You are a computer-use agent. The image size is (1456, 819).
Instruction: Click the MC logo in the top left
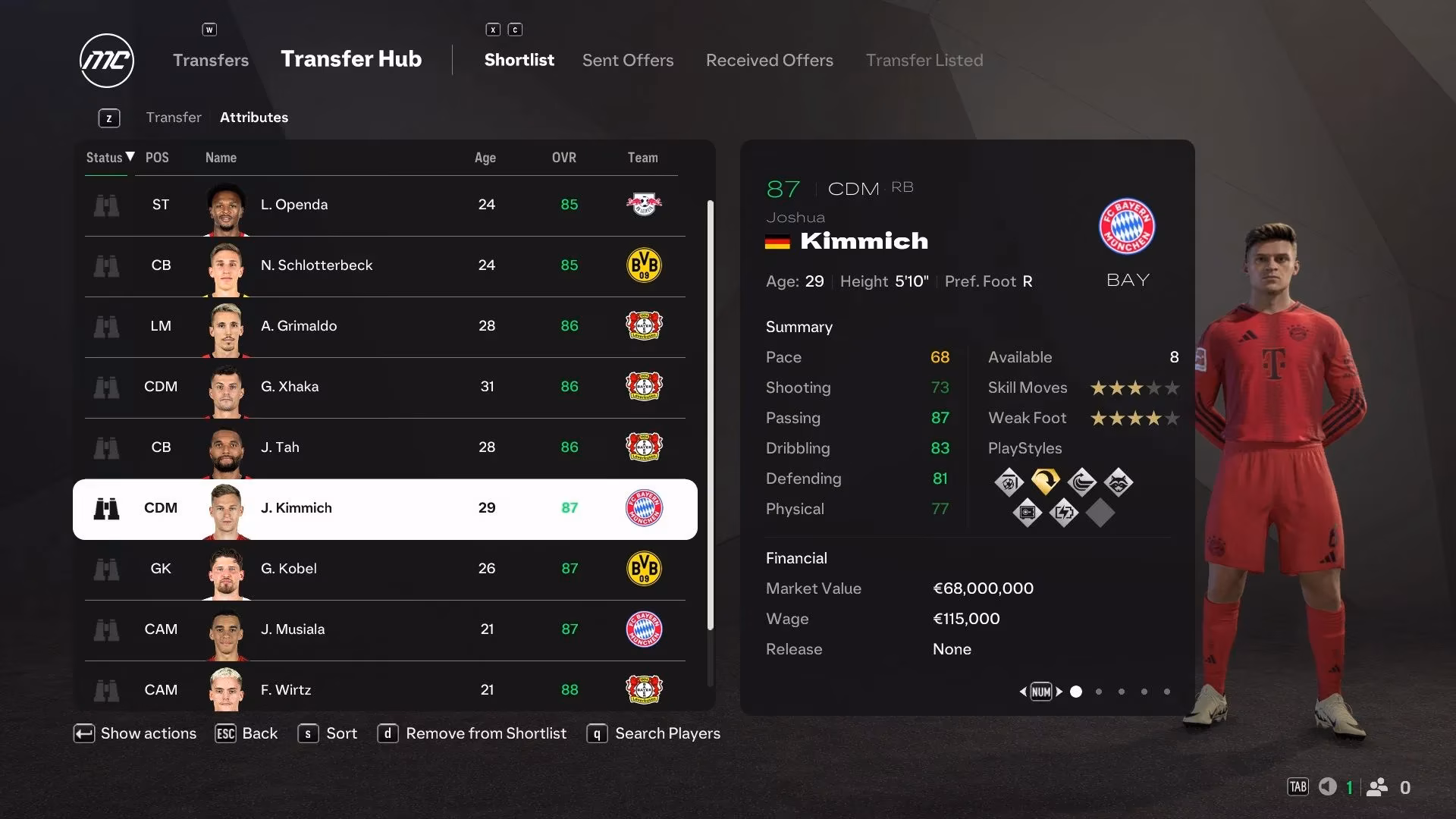click(106, 60)
